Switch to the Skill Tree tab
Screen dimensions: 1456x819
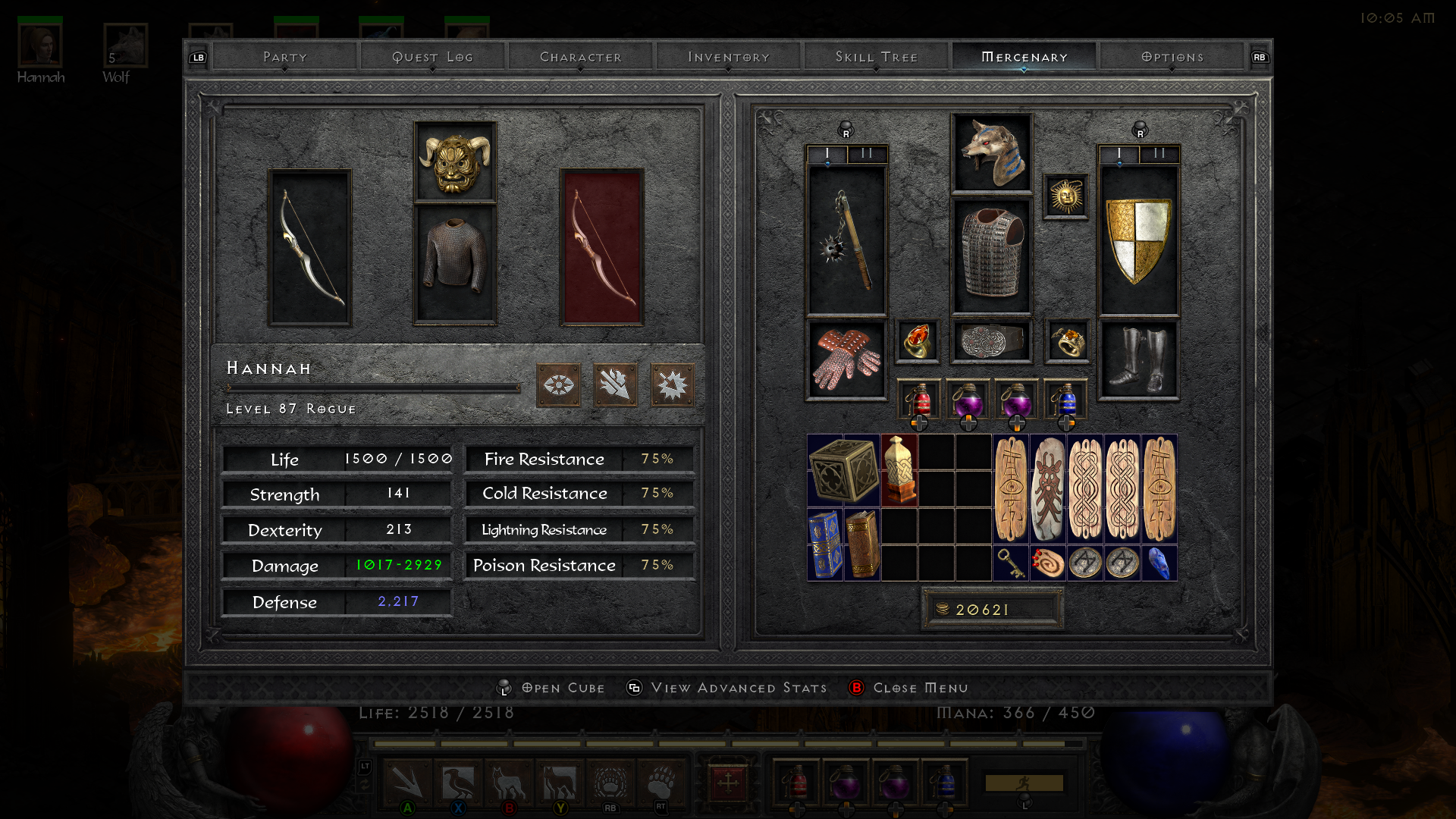tap(876, 56)
